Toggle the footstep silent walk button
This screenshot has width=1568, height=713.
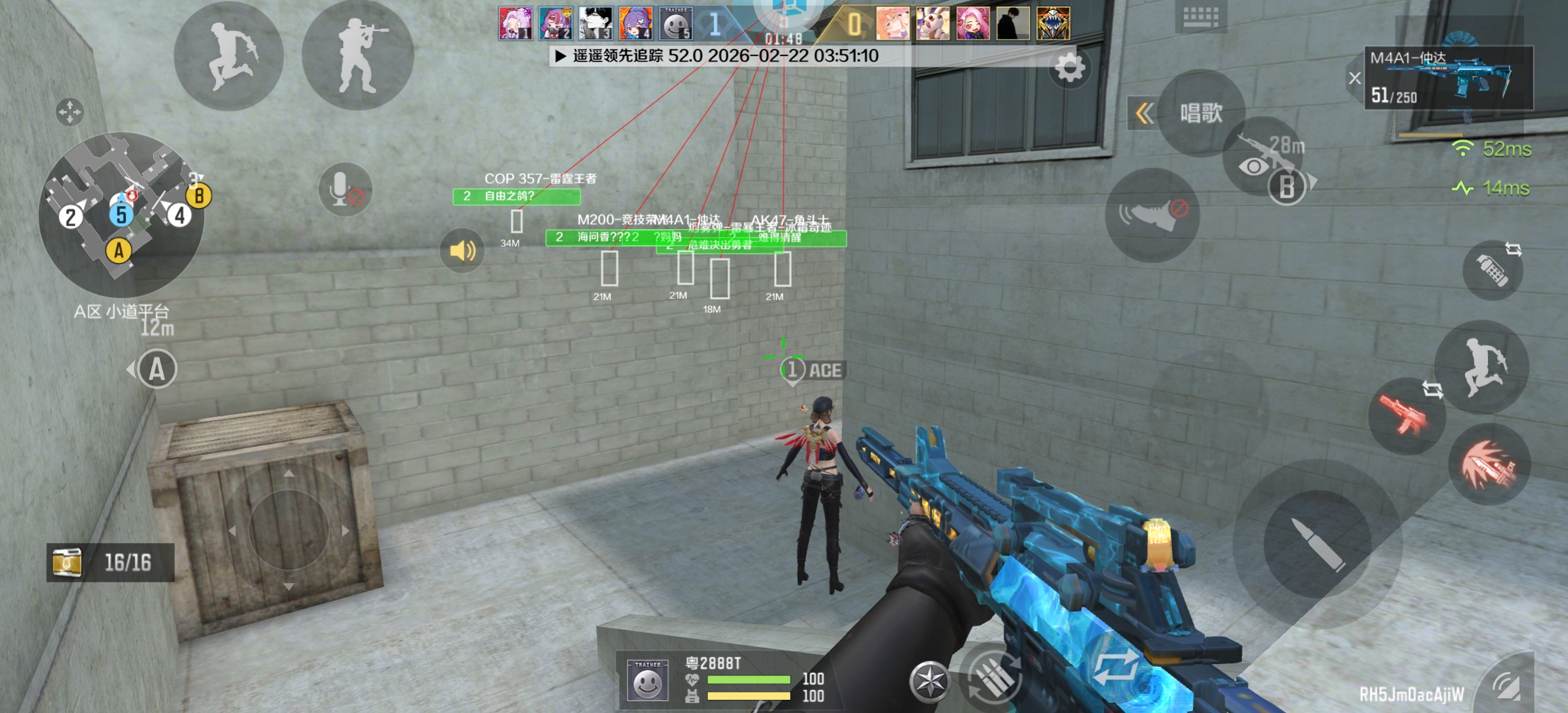[x=1152, y=215]
